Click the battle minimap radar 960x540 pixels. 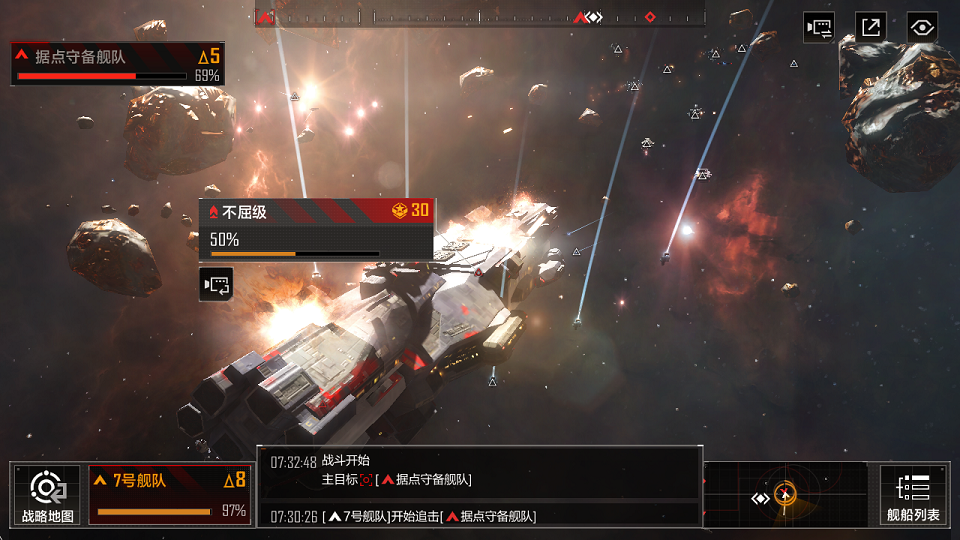point(785,495)
